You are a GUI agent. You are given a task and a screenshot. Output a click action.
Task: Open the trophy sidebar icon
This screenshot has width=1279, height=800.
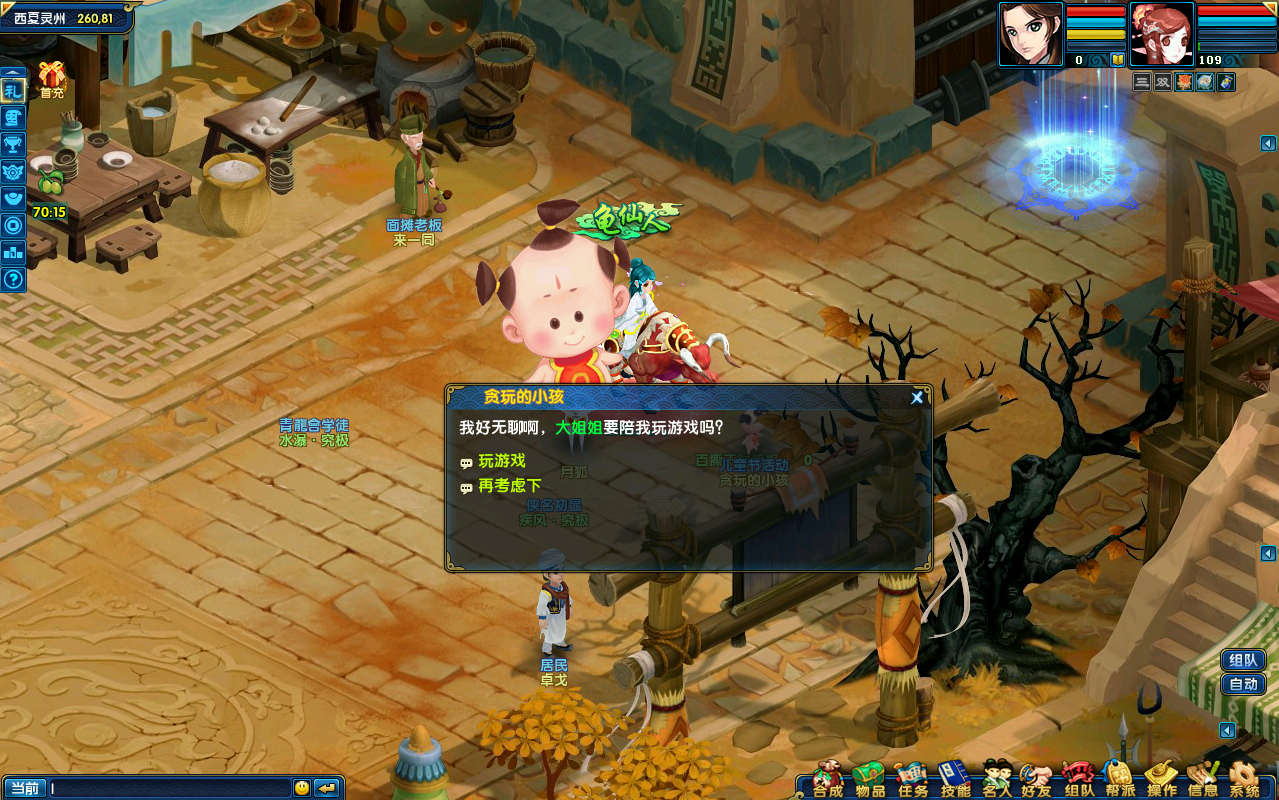tap(13, 145)
